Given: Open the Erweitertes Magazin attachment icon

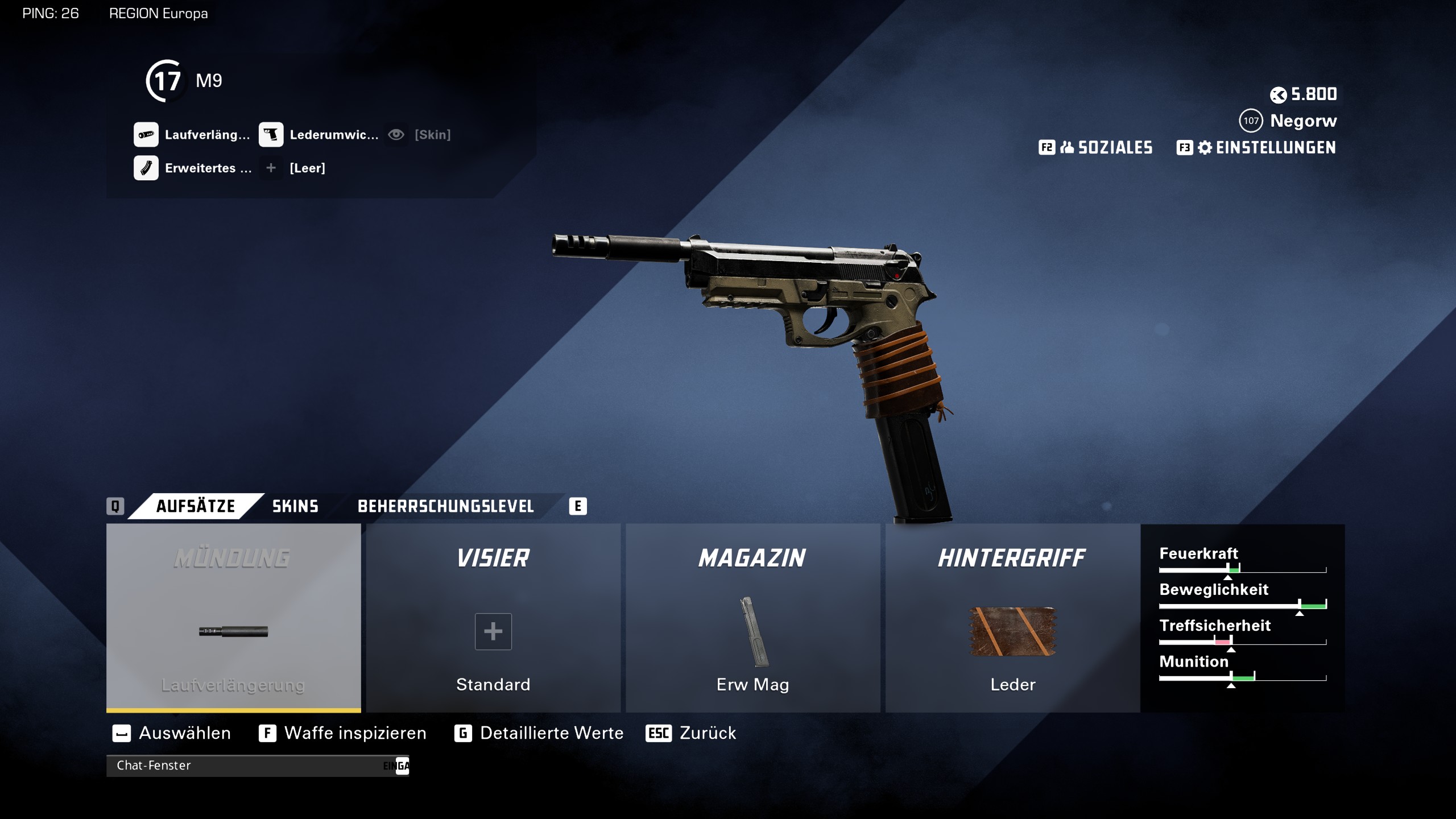Looking at the screenshot, I should [146, 168].
